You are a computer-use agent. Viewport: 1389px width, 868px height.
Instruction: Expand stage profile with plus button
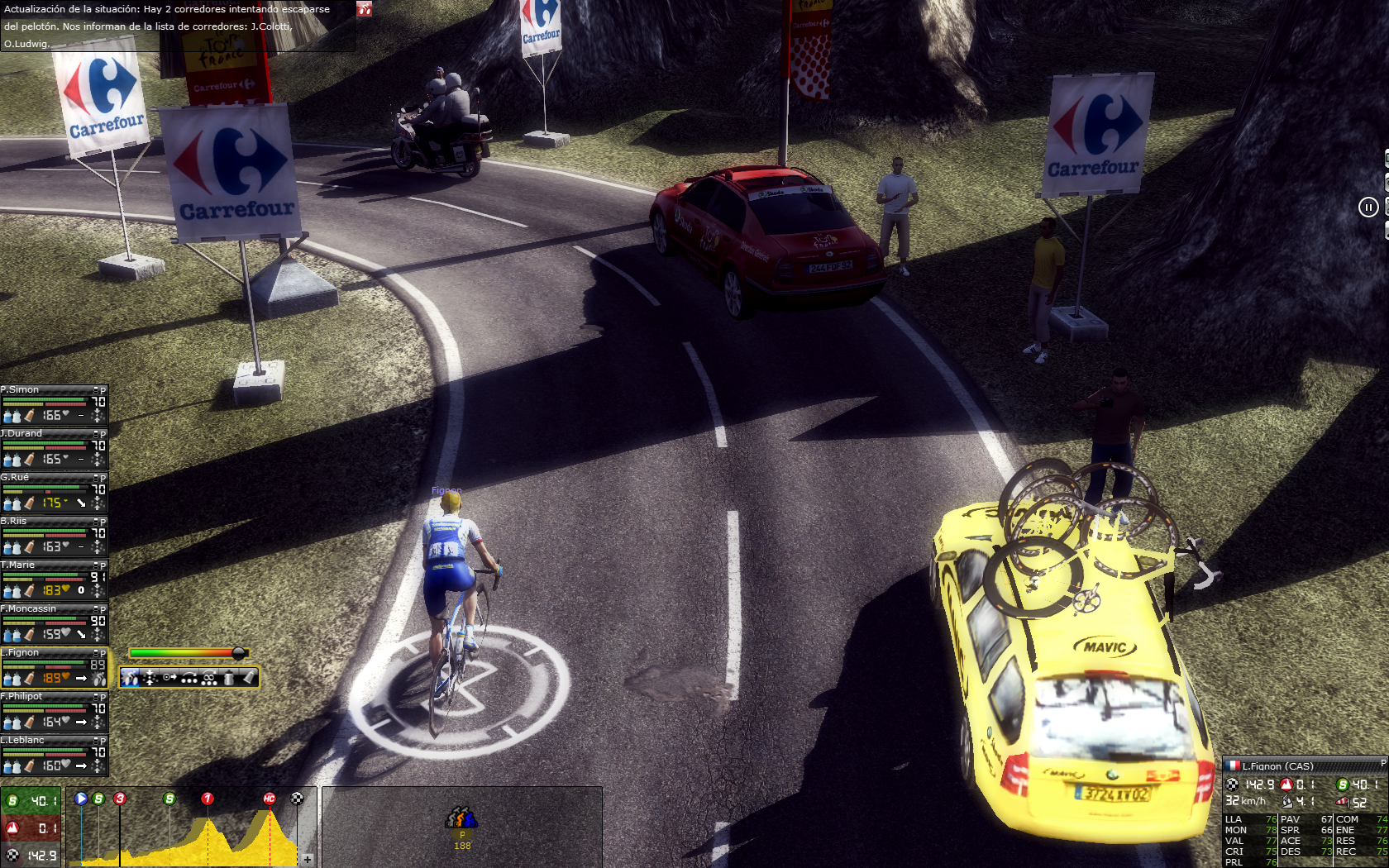point(308,860)
